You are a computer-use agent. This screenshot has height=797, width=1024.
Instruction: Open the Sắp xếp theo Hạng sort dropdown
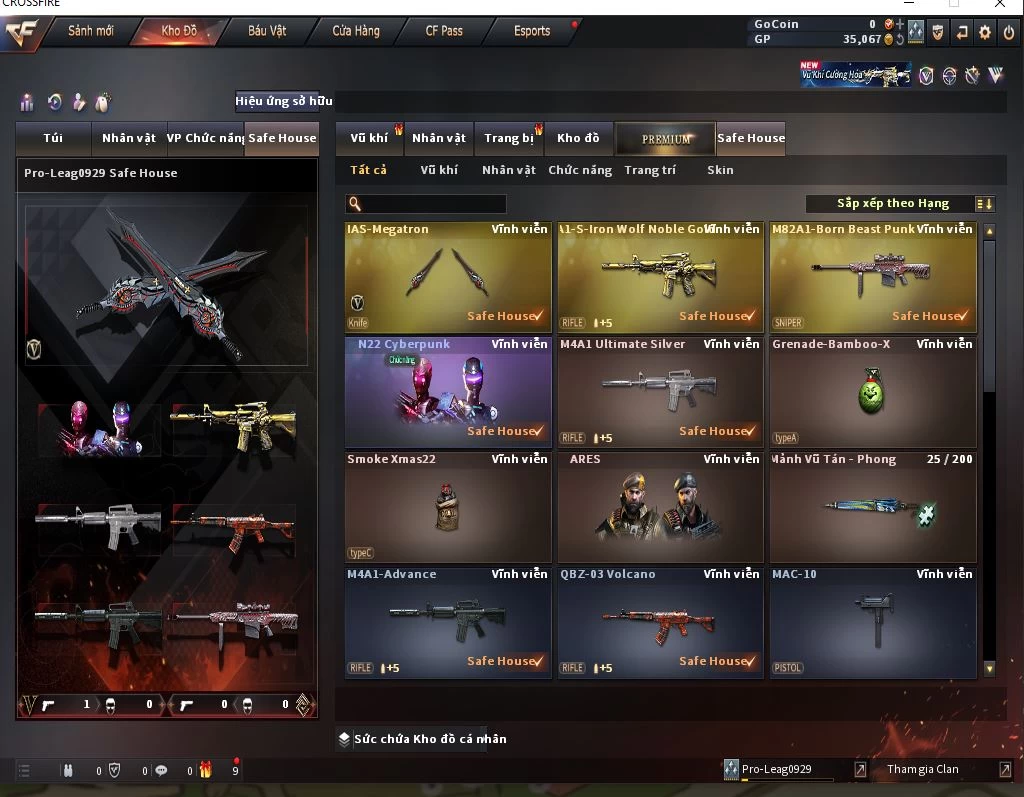pyautogui.click(x=900, y=204)
